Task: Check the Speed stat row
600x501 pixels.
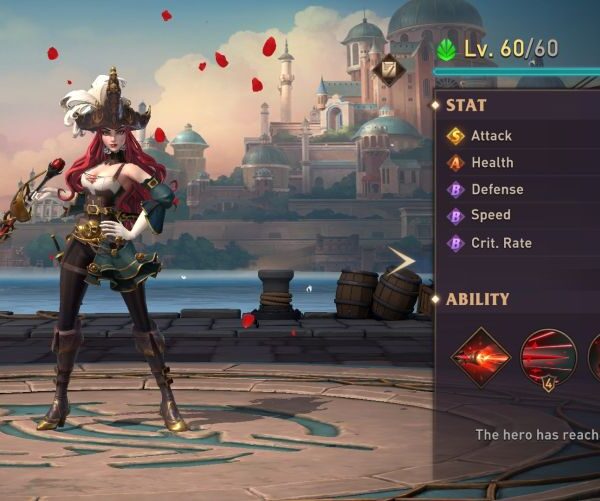Action: point(490,216)
